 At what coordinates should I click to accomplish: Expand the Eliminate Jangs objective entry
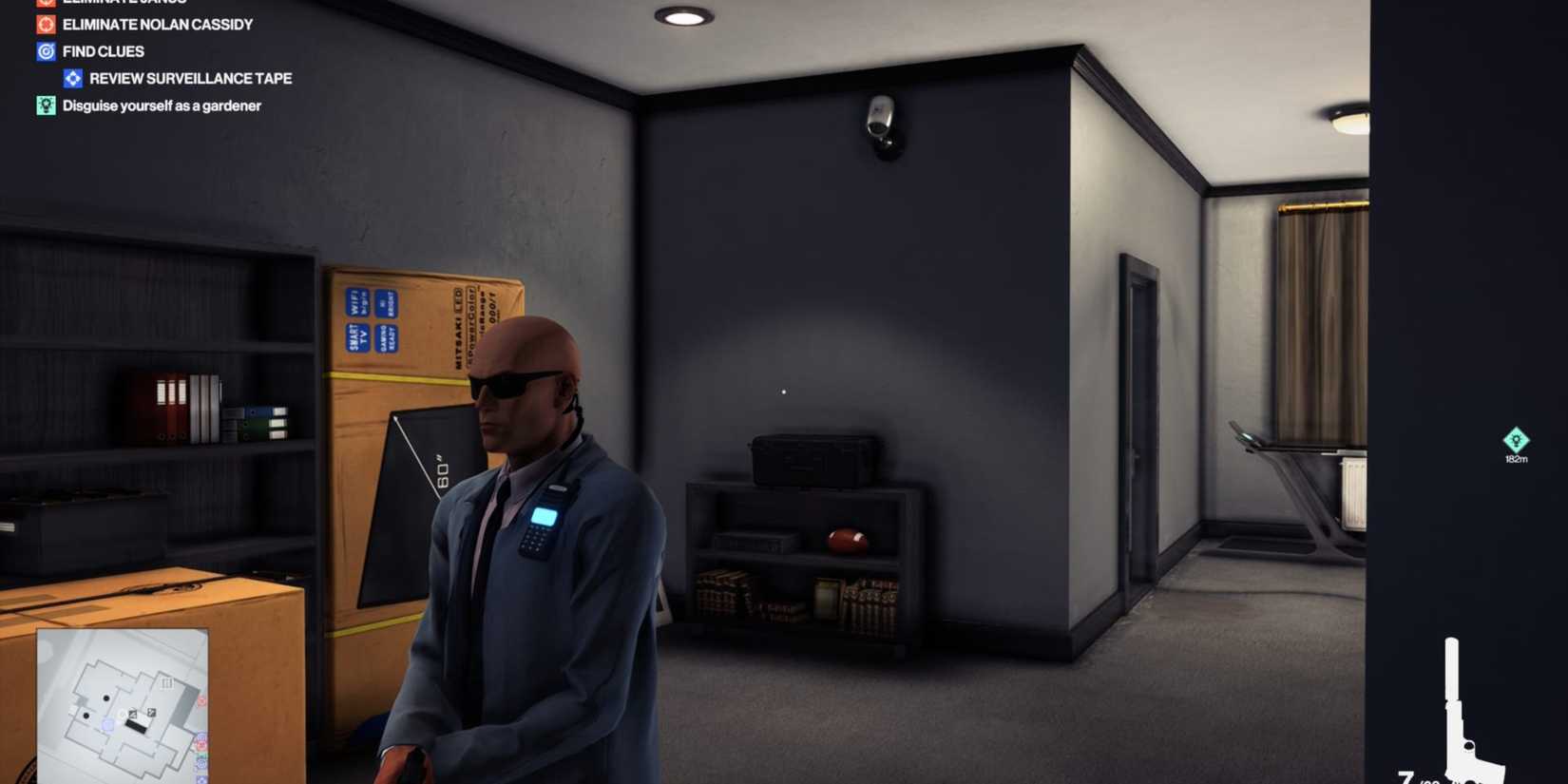coord(44,3)
